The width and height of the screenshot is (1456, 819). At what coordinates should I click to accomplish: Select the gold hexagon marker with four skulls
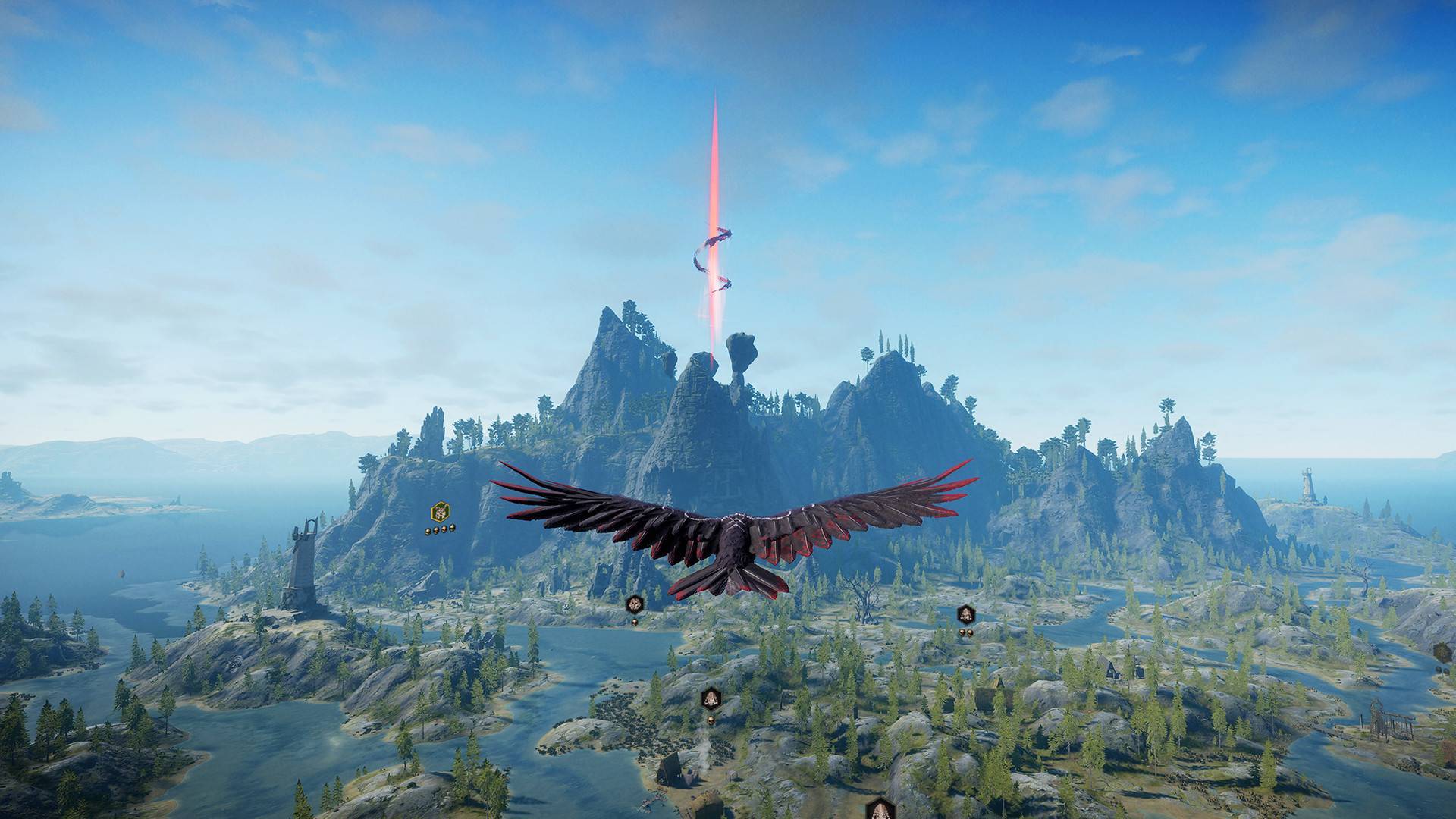(x=439, y=512)
